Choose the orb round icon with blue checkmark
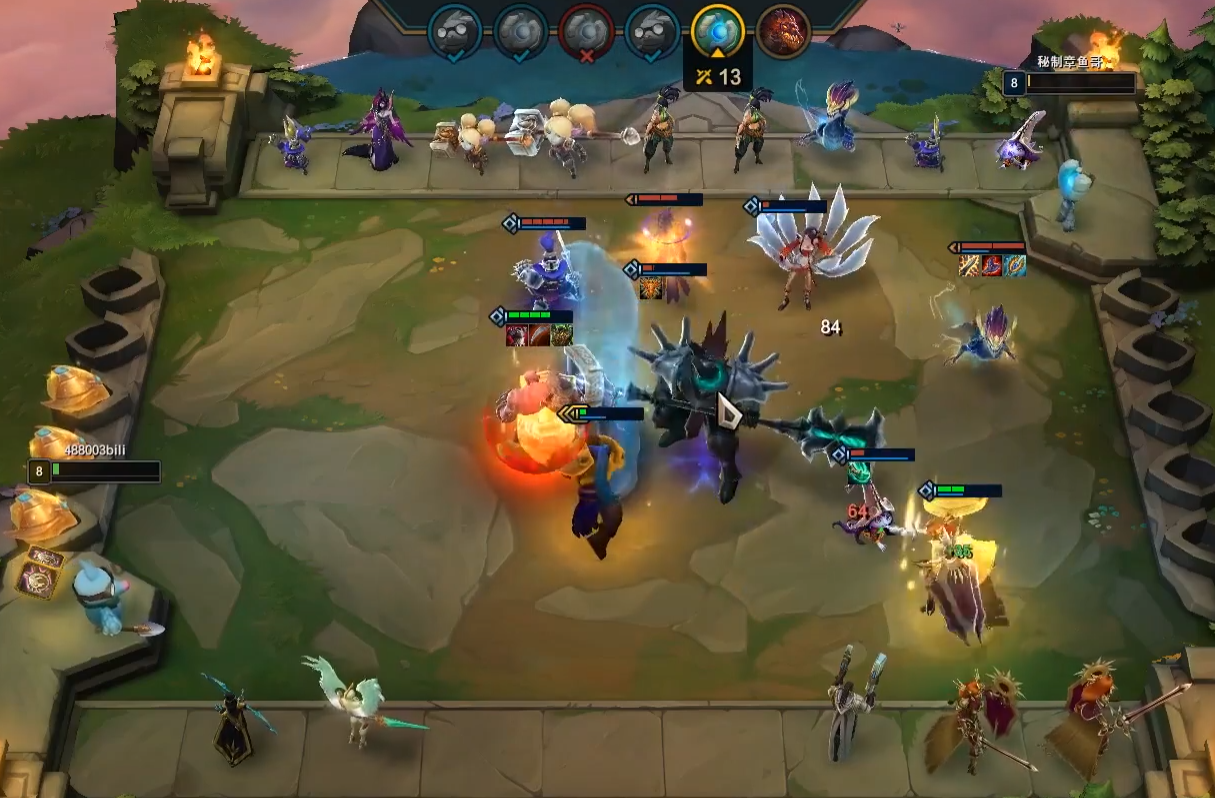 pos(520,31)
